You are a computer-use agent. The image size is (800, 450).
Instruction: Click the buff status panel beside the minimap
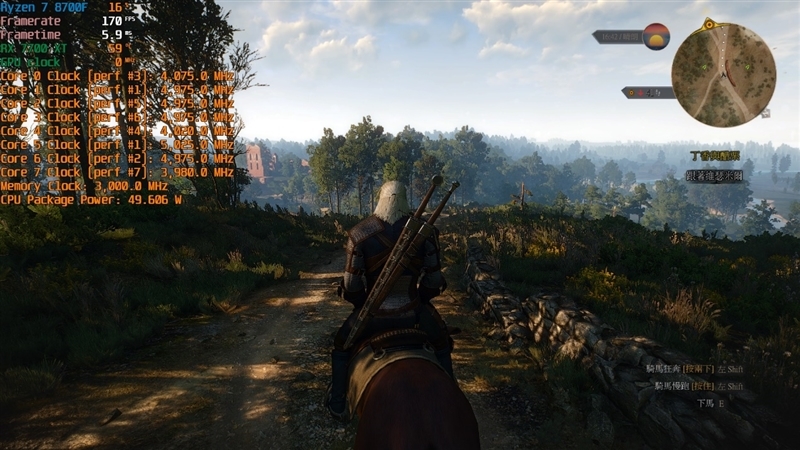click(648, 92)
